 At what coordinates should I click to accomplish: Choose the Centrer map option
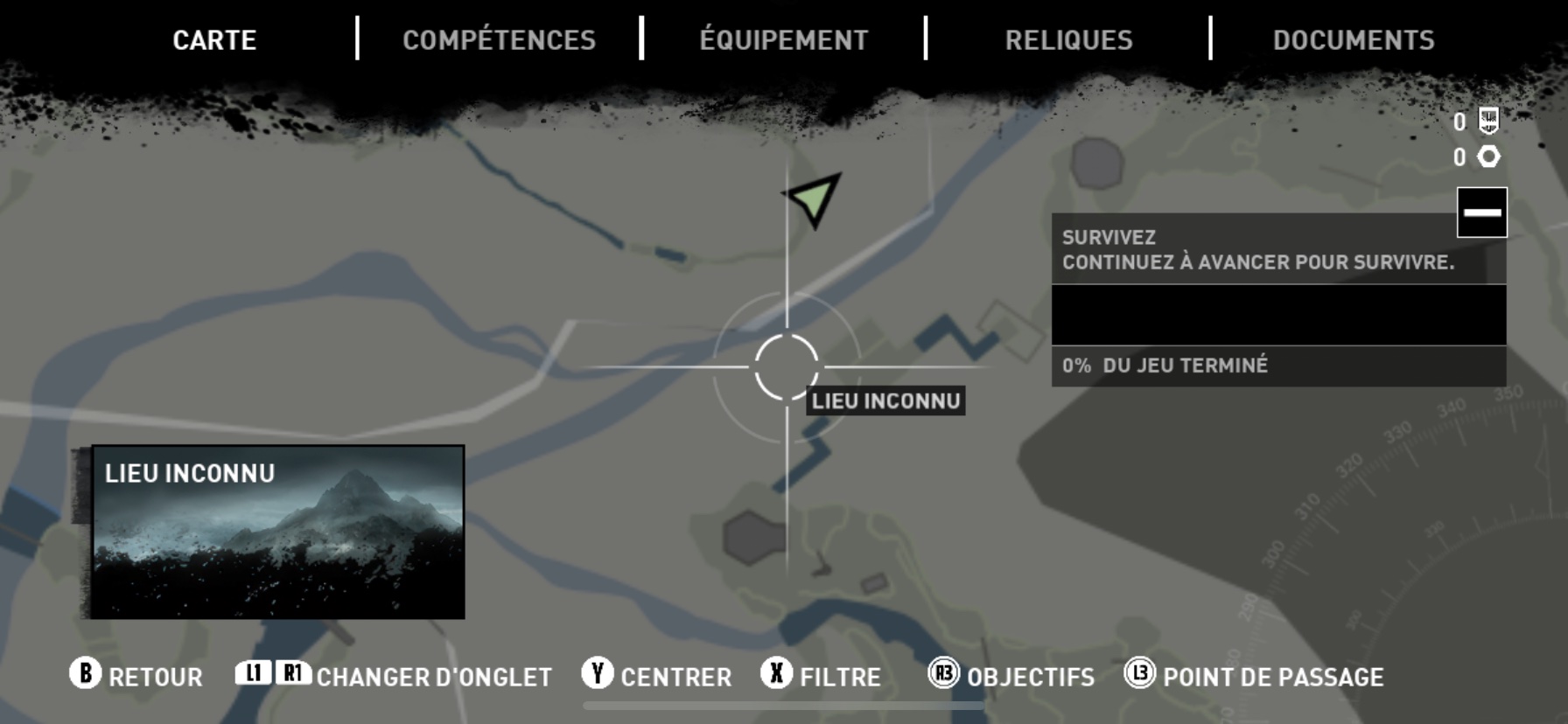[657, 676]
